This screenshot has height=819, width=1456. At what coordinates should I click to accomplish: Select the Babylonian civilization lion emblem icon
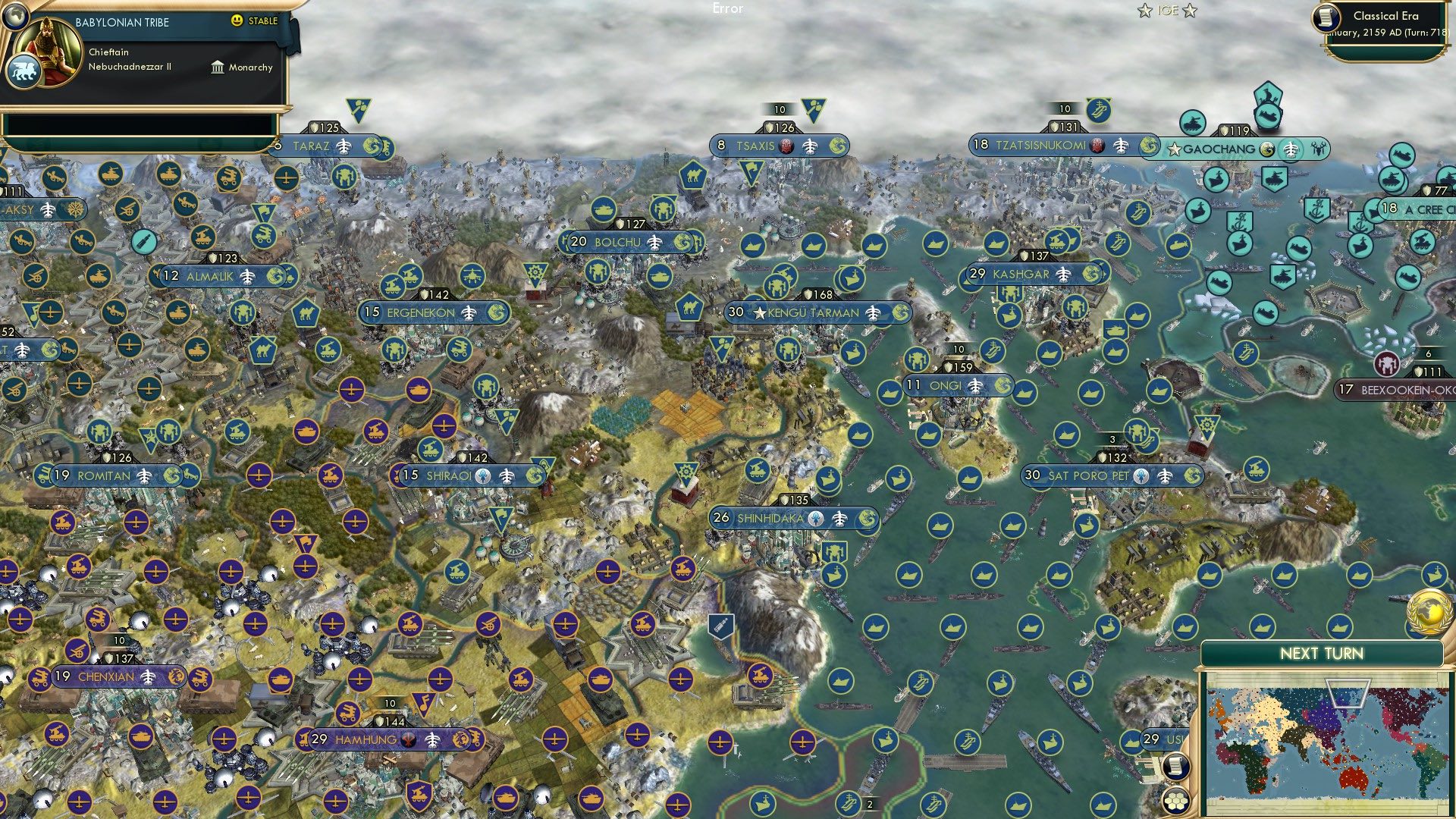pyautogui.click(x=23, y=71)
